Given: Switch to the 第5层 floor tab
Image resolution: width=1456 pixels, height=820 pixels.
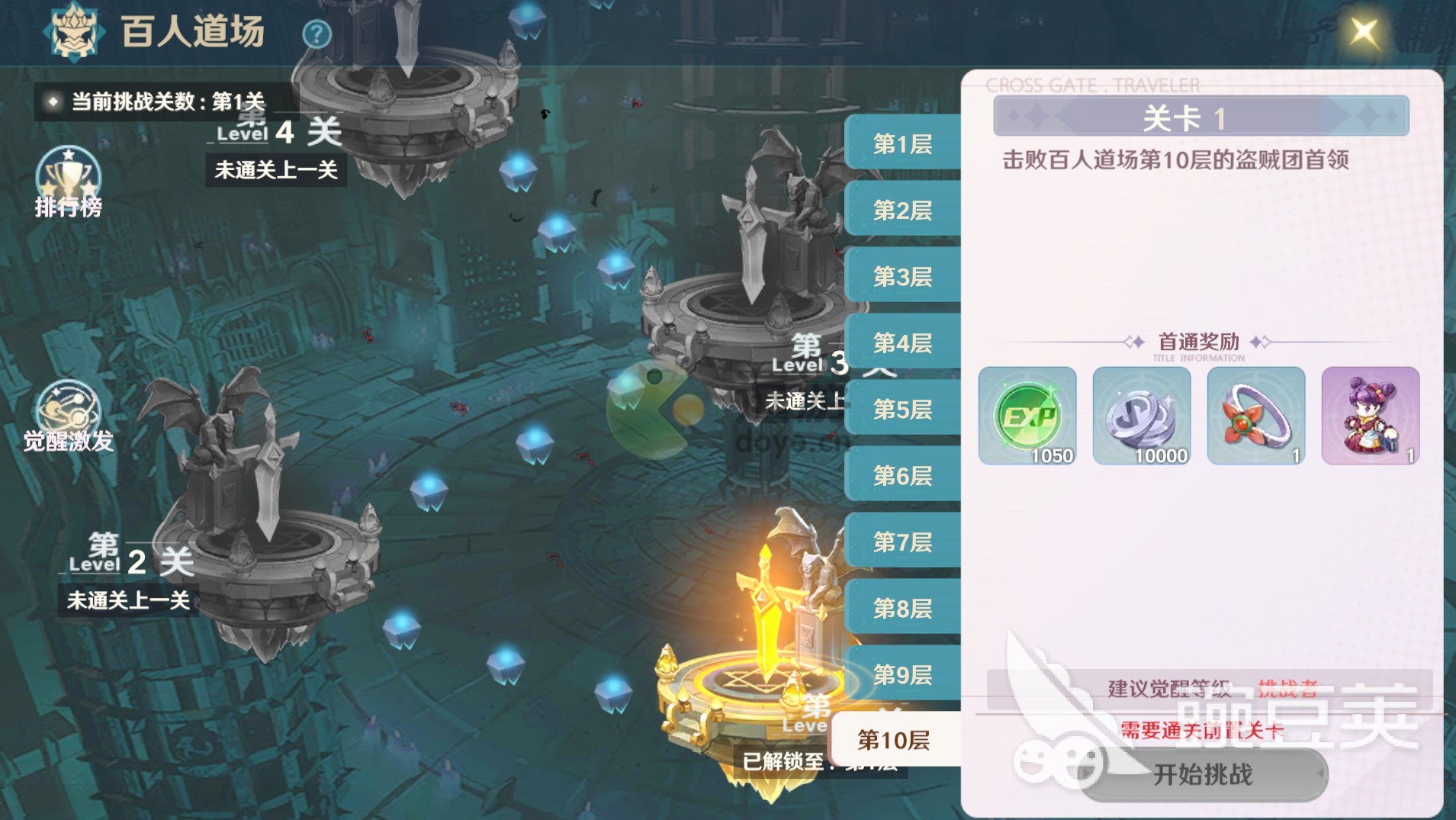Looking at the screenshot, I should (904, 410).
